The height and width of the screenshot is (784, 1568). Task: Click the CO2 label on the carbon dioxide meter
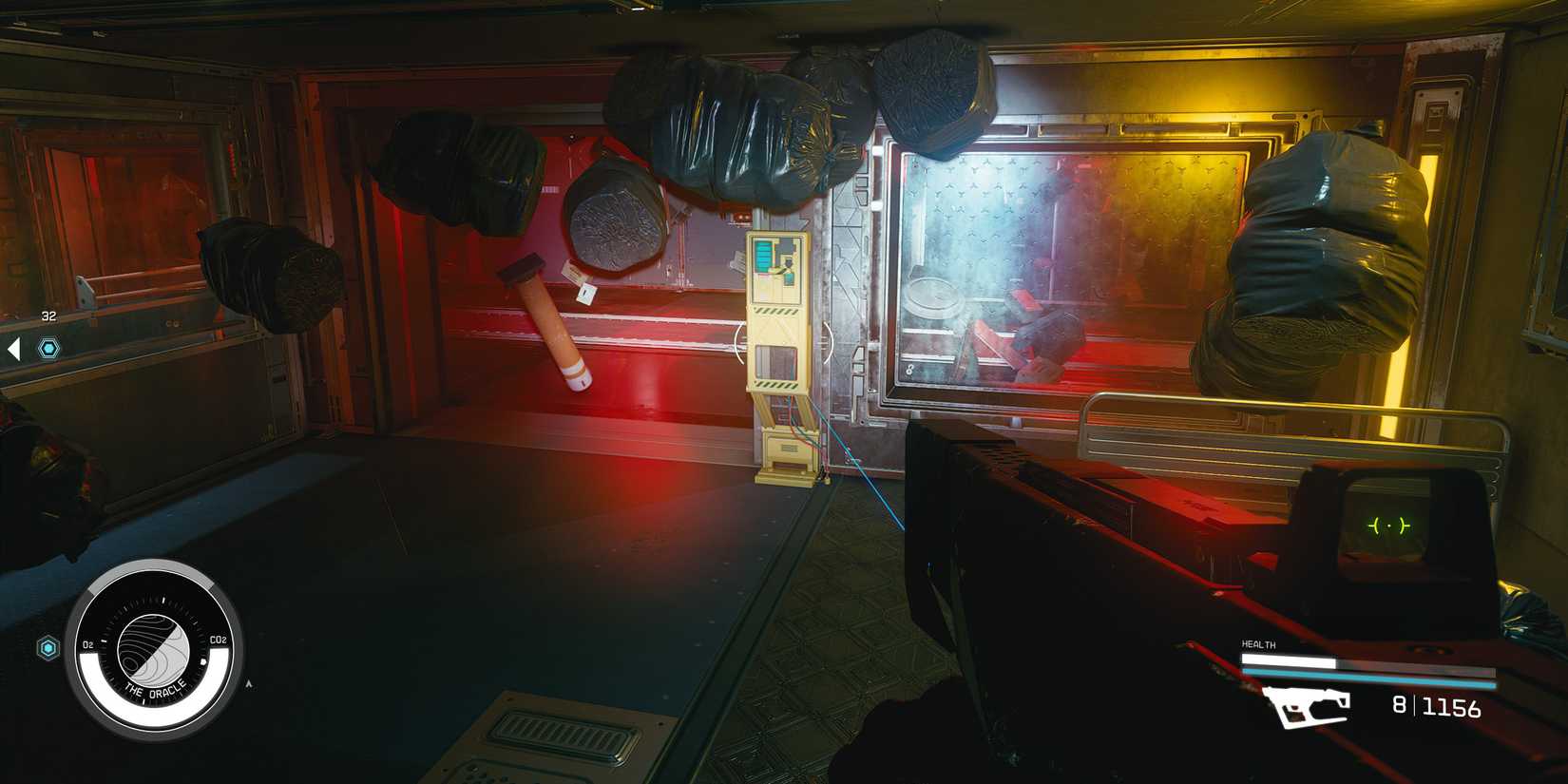click(219, 640)
